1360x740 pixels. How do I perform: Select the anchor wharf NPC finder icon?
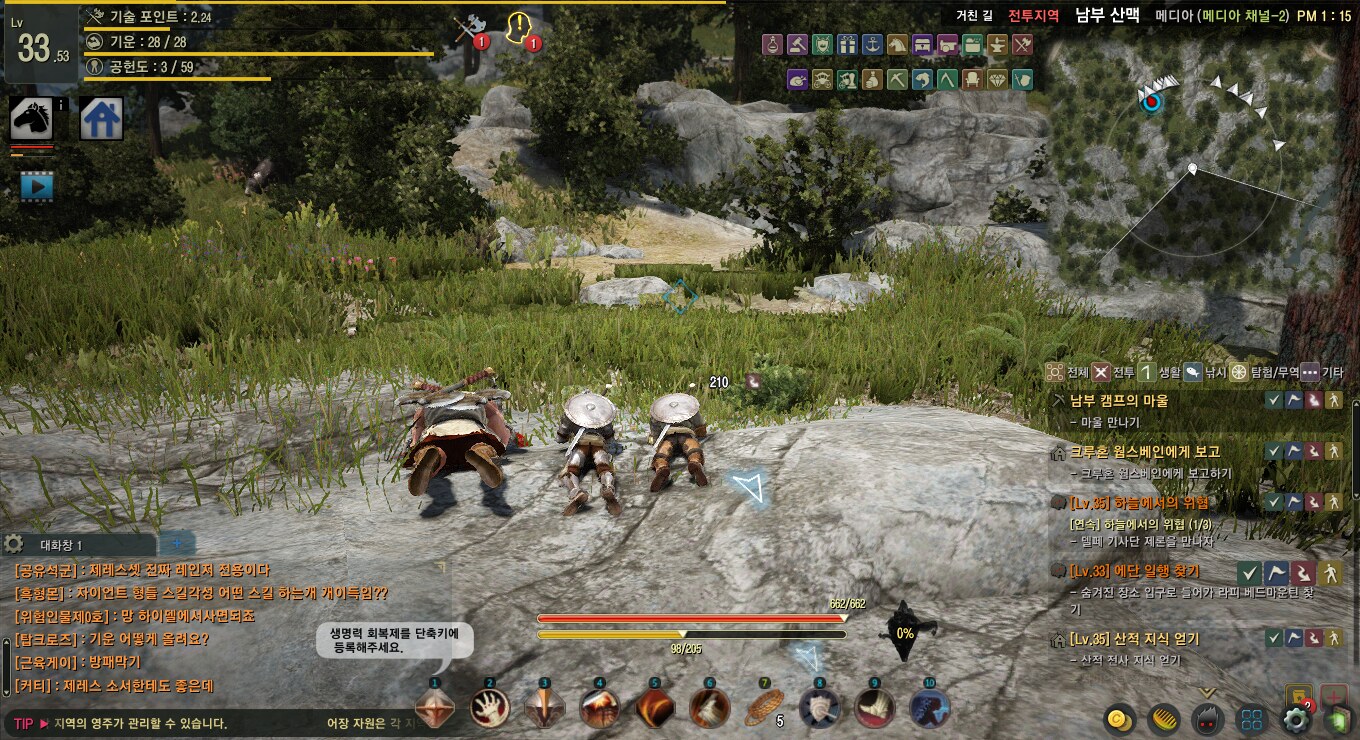(872, 44)
